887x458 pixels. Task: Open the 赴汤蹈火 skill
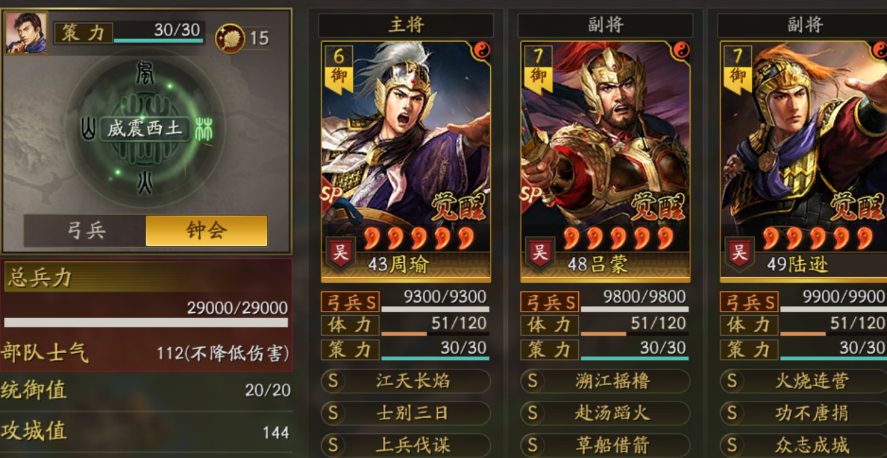click(x=605, y=413)
